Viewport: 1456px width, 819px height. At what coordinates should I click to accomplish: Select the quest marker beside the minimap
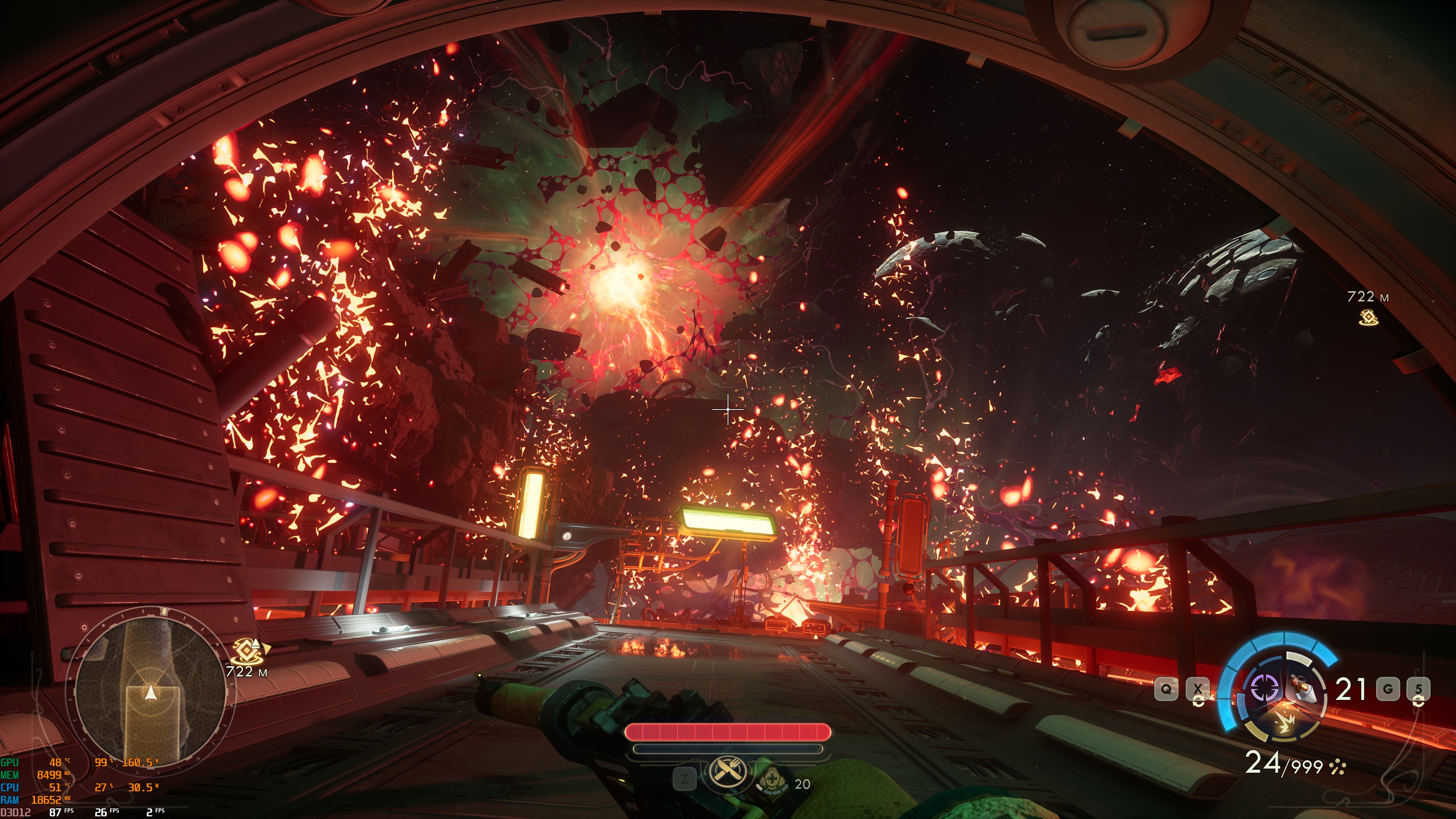[249, 652]
